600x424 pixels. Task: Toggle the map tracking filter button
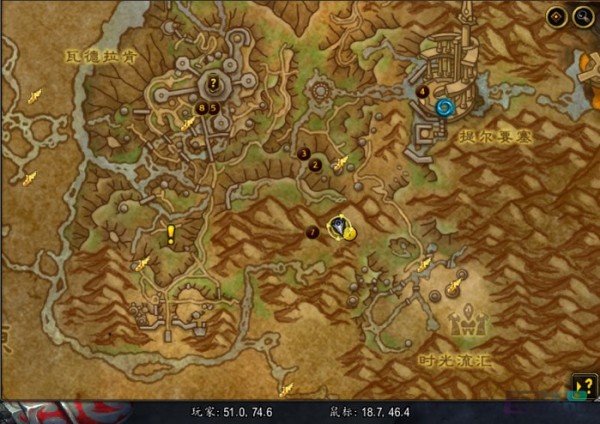(557, 17)
